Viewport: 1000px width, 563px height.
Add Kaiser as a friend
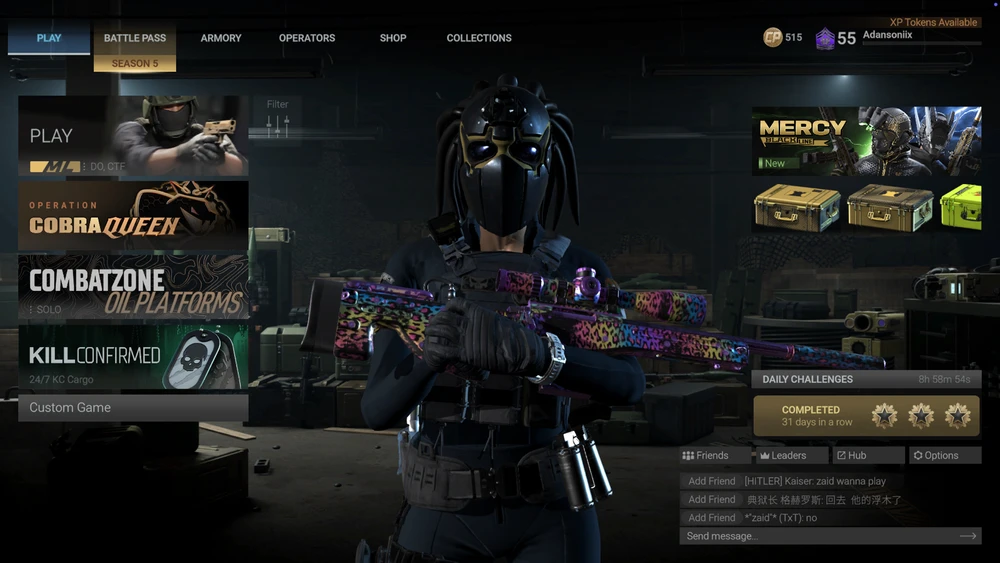[712, 482]
